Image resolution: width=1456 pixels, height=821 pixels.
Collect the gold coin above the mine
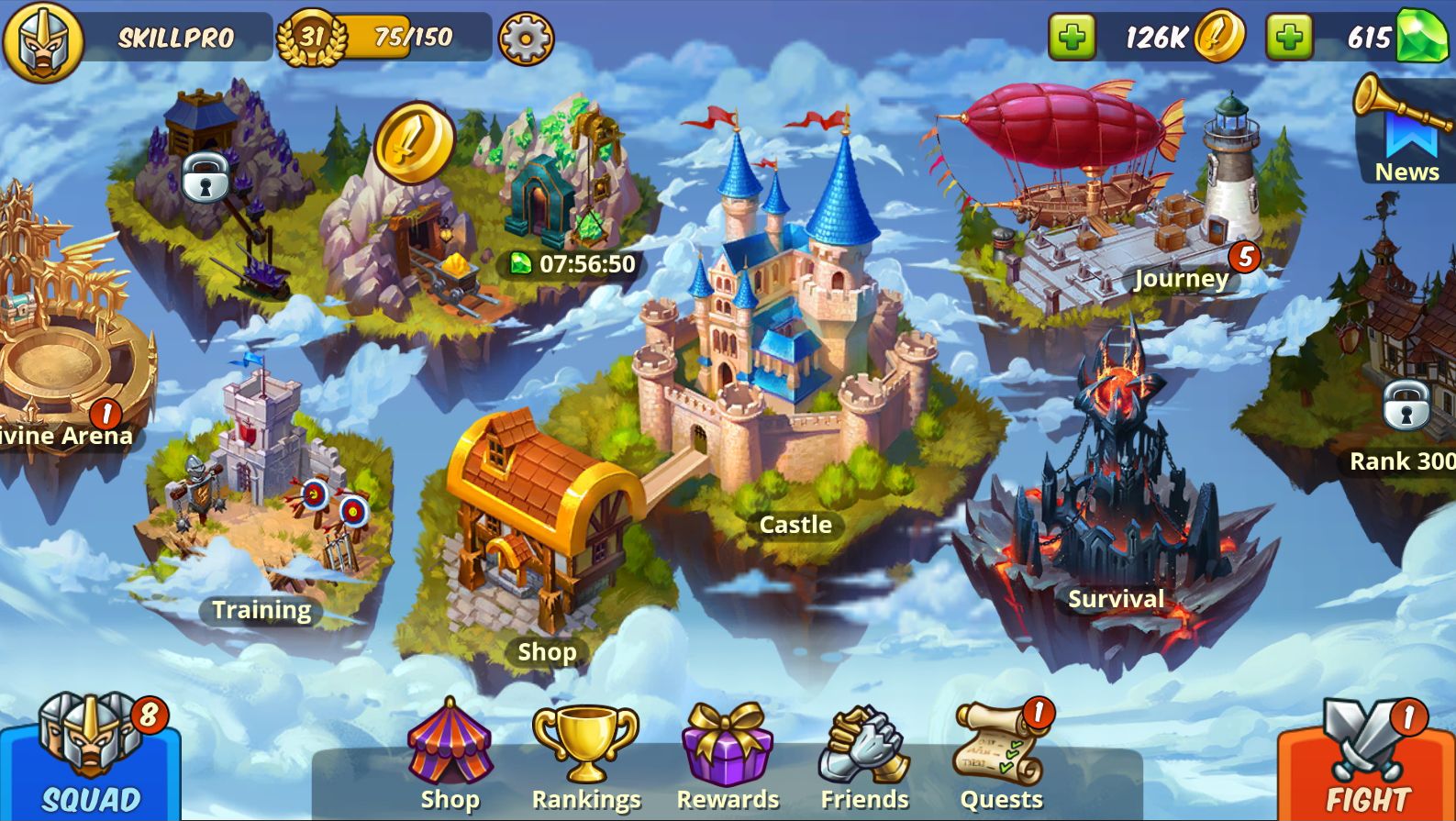[x=414, y=141]
